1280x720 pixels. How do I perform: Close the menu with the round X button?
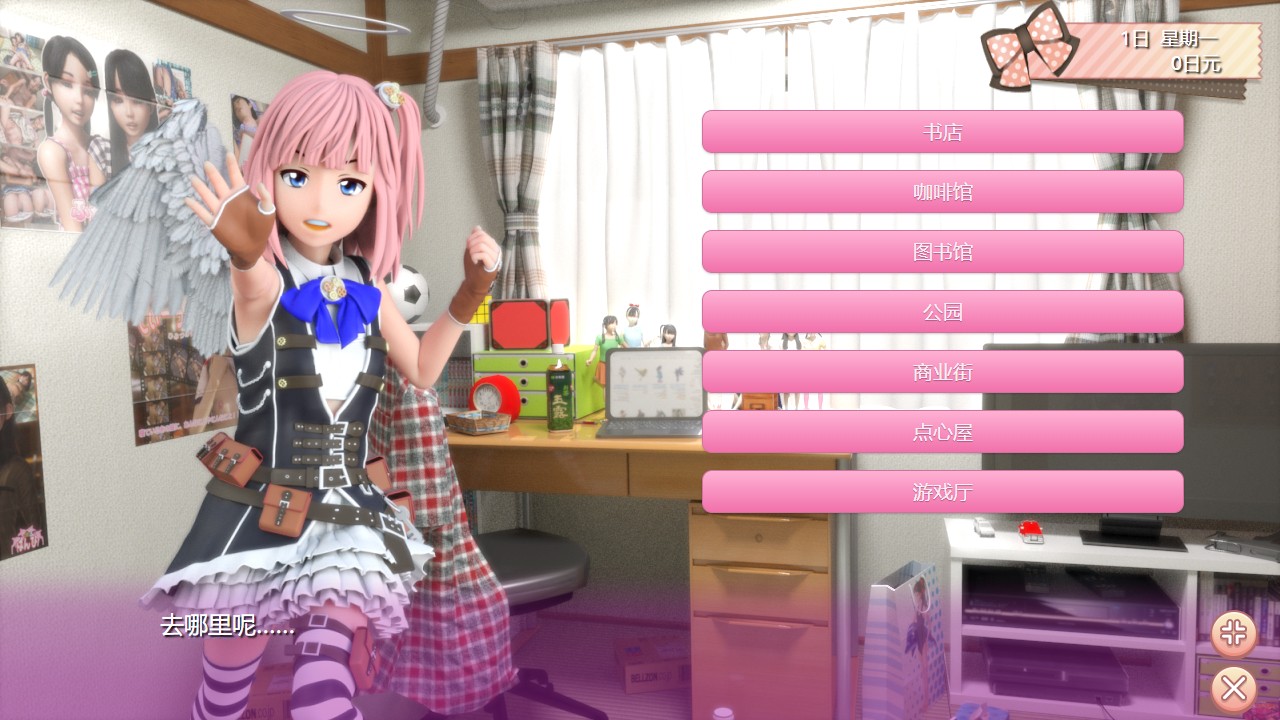pos(1234,688)
